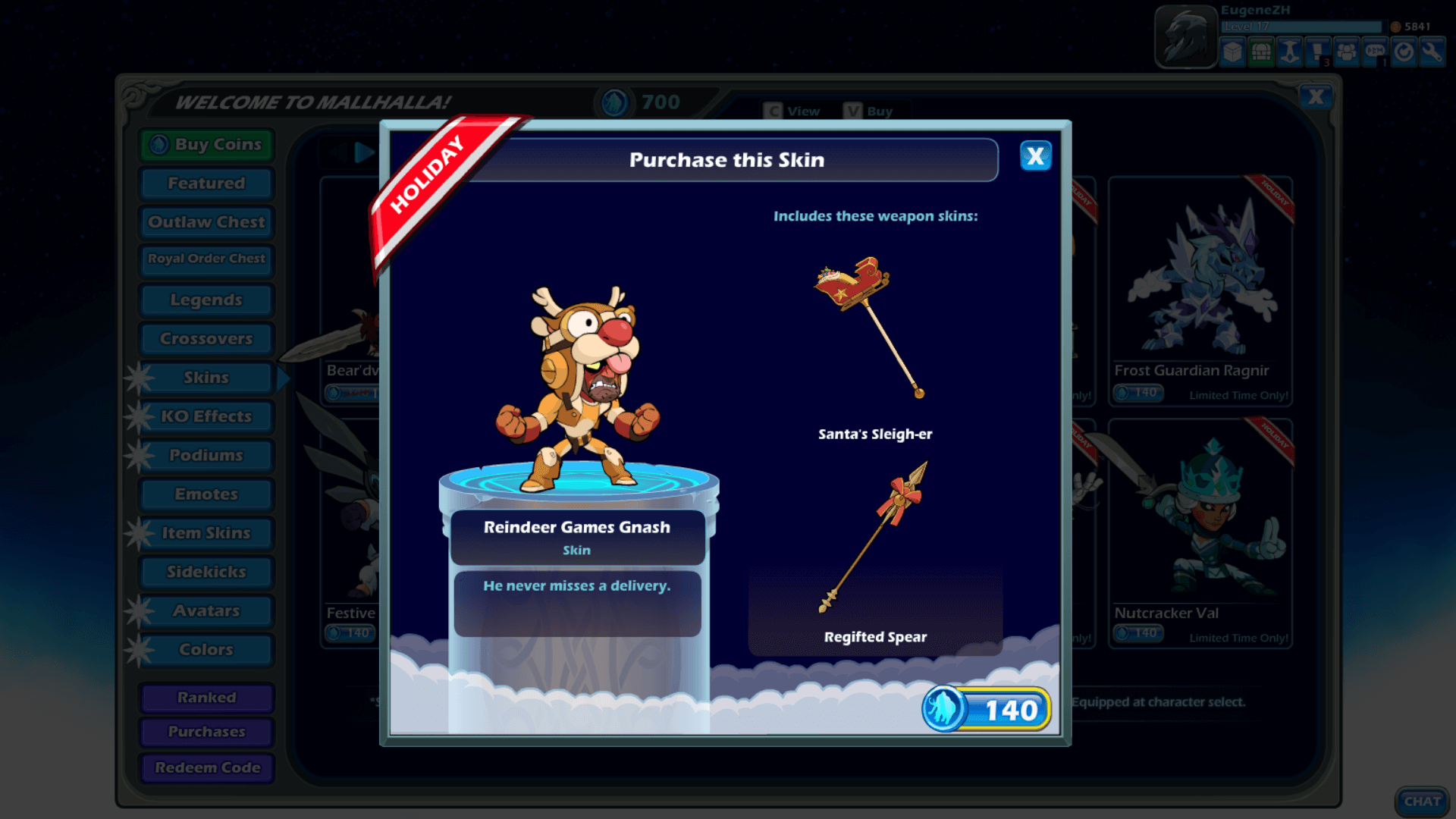Go to KO Effects category
The width and height of the screenshot is (1456, 819).
pos(206,416)
